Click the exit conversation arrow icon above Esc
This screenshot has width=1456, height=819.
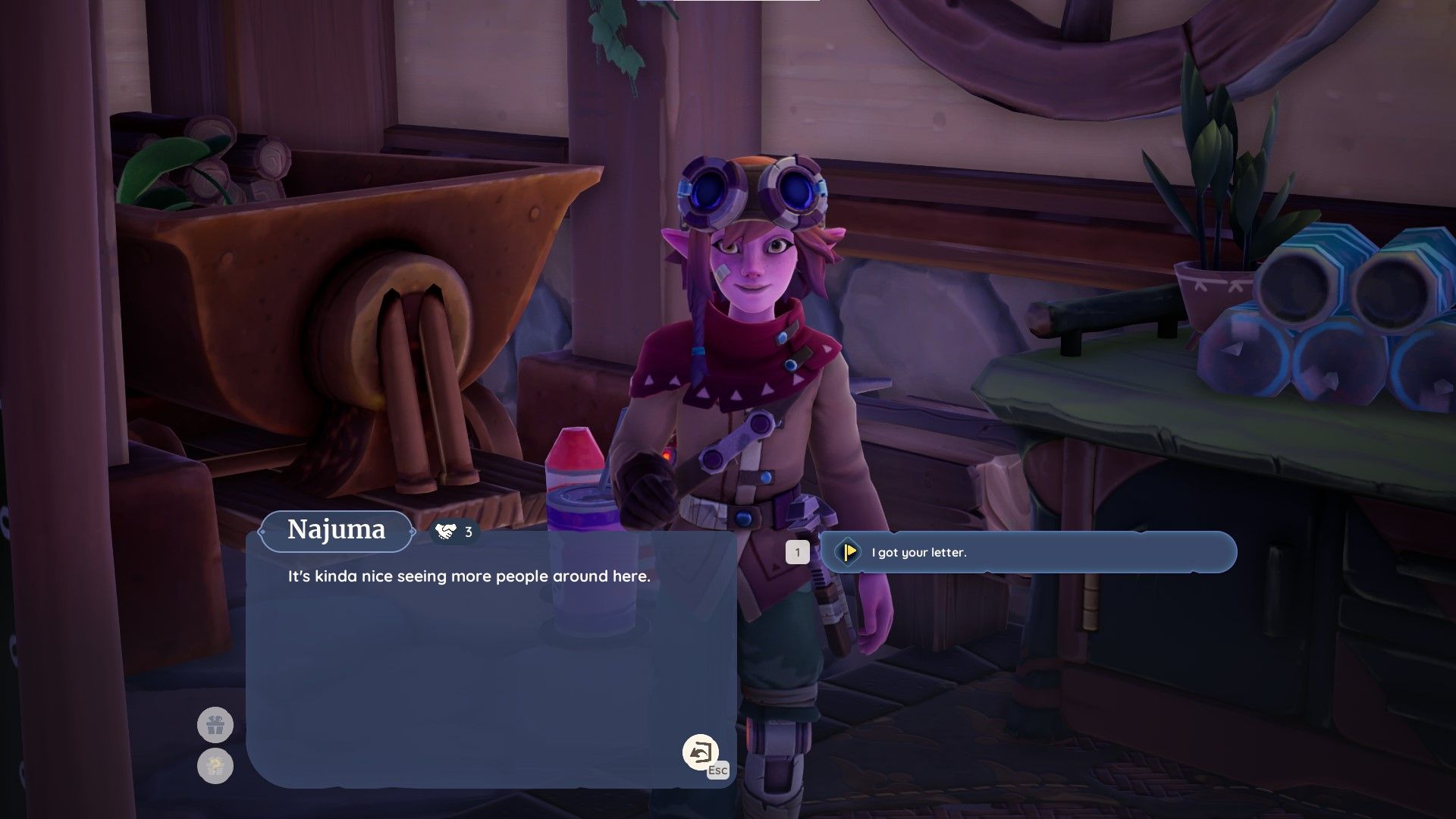point(701,752)
